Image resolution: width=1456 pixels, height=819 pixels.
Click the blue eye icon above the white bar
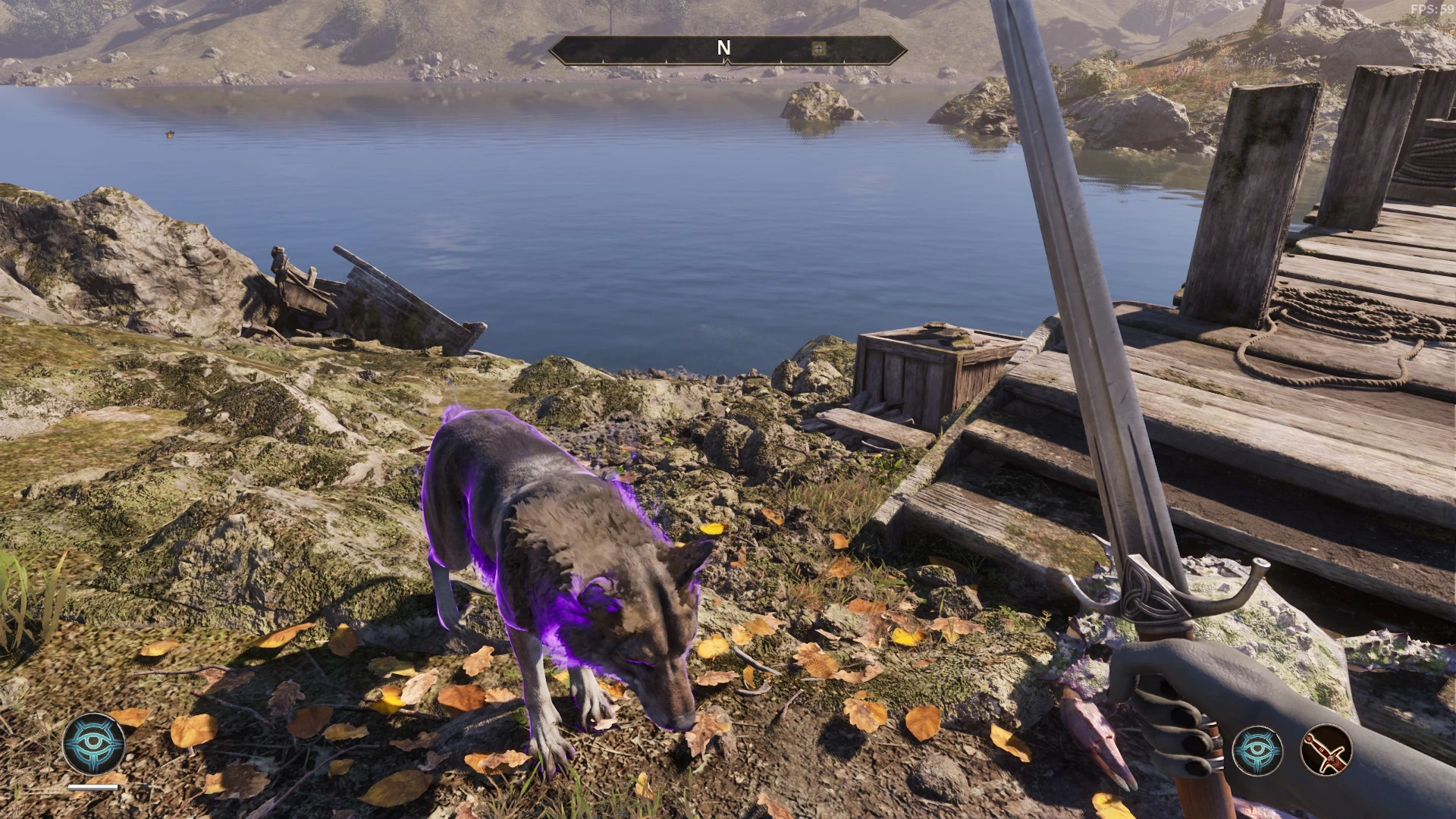(94, 743)
